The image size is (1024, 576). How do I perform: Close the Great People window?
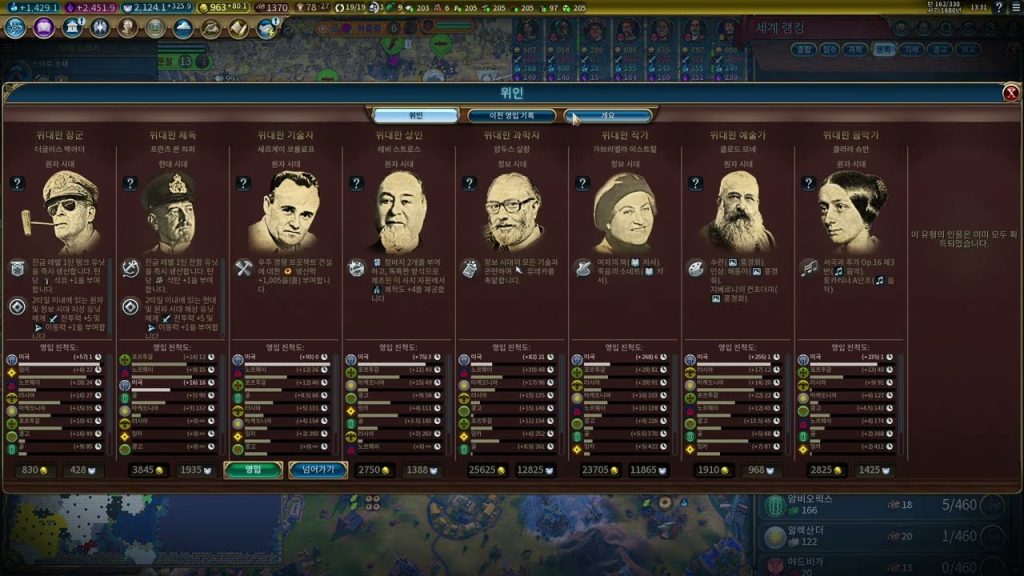coord(1011,93)
